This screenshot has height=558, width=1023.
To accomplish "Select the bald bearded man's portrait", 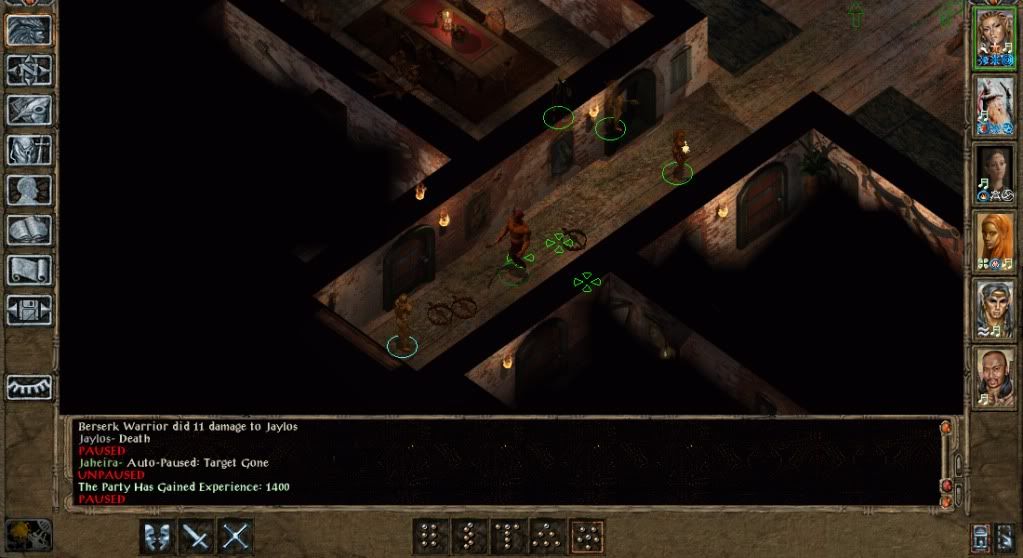I will pos(996,376).
